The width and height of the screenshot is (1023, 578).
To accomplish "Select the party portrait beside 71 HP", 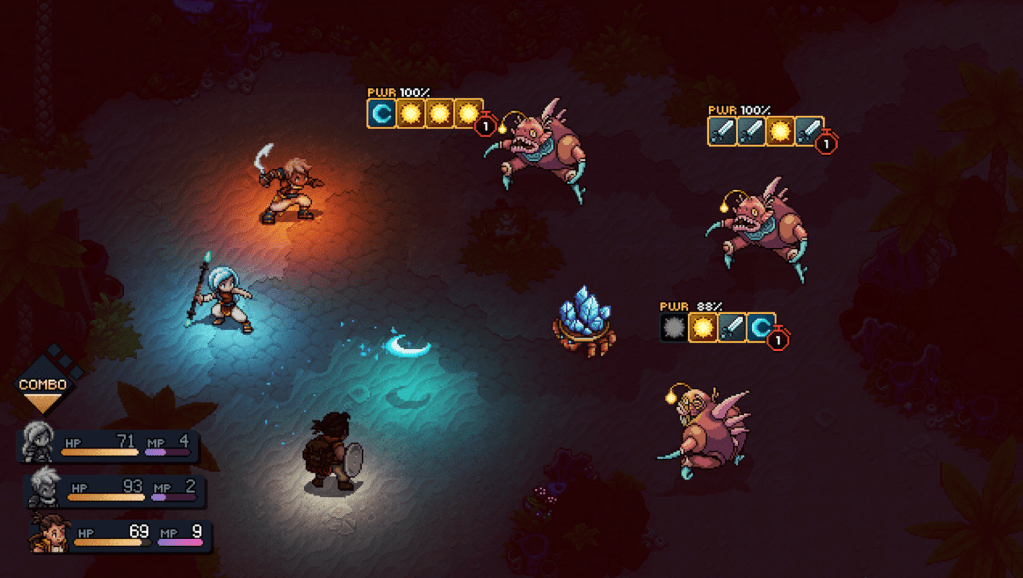I will tap(38, 441).
